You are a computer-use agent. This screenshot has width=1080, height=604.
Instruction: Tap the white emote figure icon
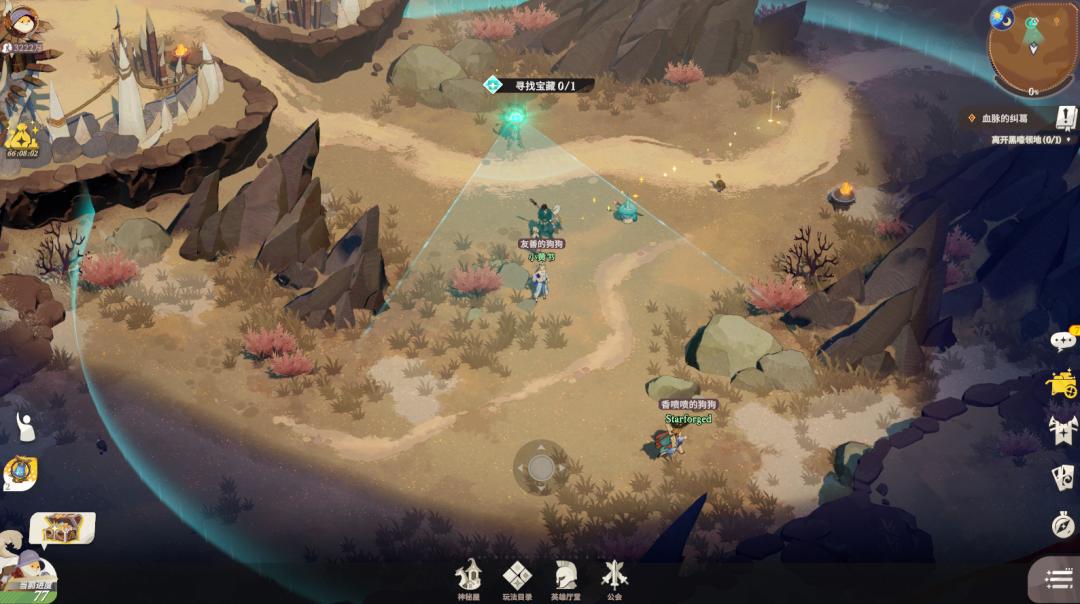(25, 426)
